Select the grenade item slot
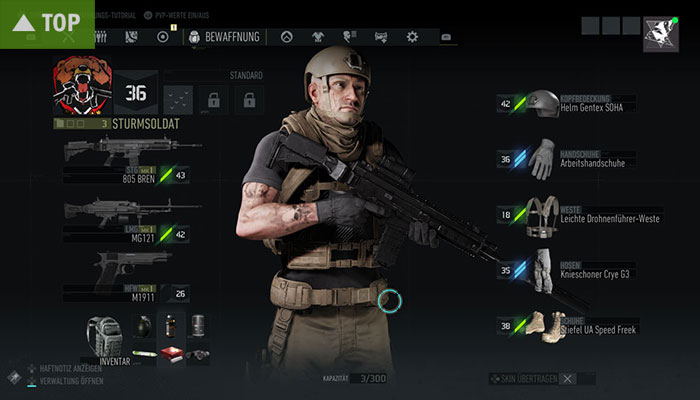 (x=141, y=326)
